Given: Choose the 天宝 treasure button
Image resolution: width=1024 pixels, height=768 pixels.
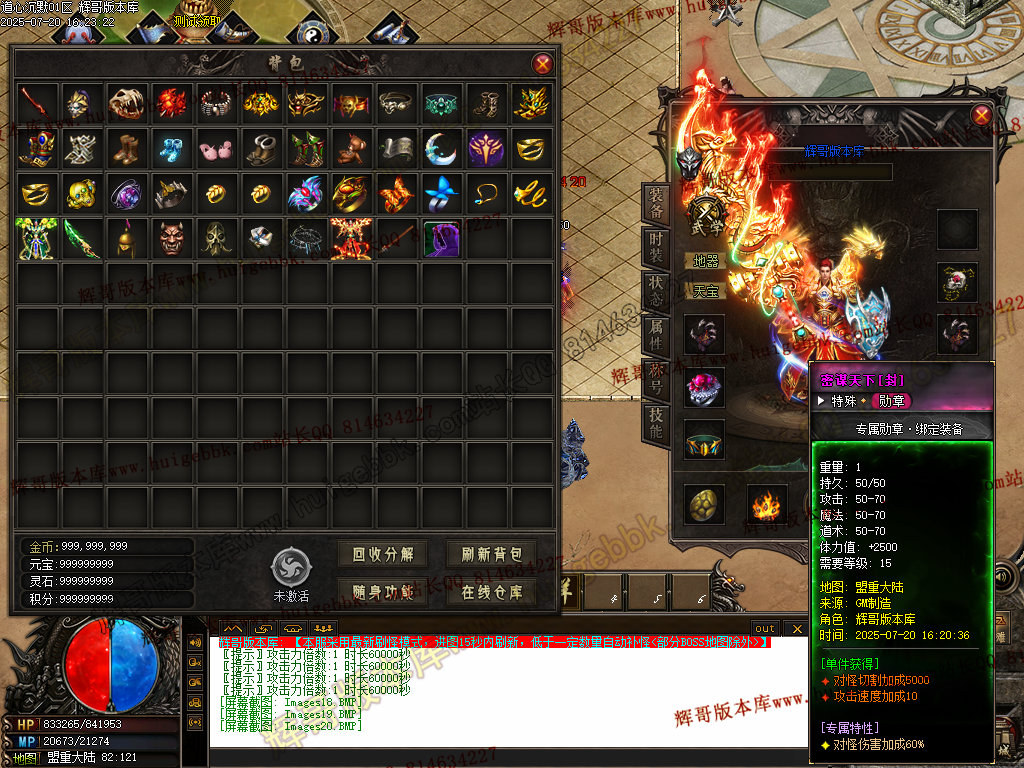Looking at the screenshot, I should tap(706, 291).
